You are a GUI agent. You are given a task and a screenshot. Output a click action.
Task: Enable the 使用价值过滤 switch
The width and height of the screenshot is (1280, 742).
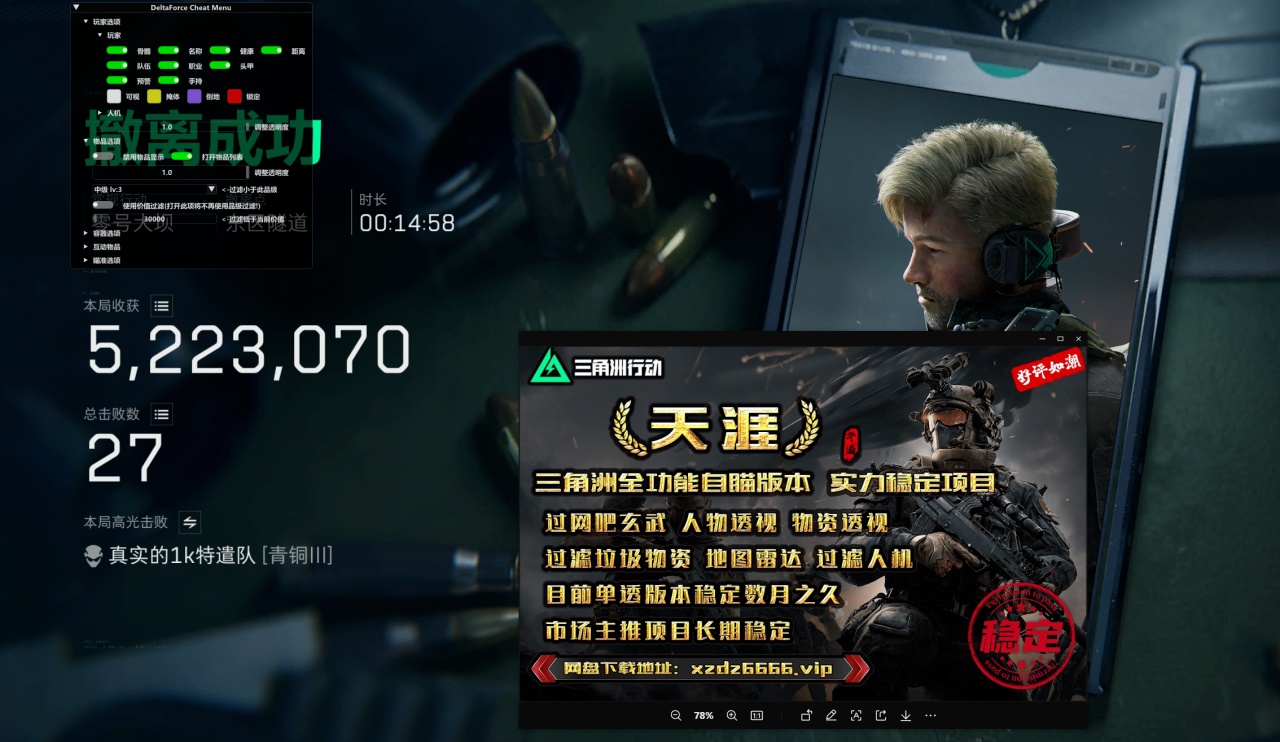(104, 205)
